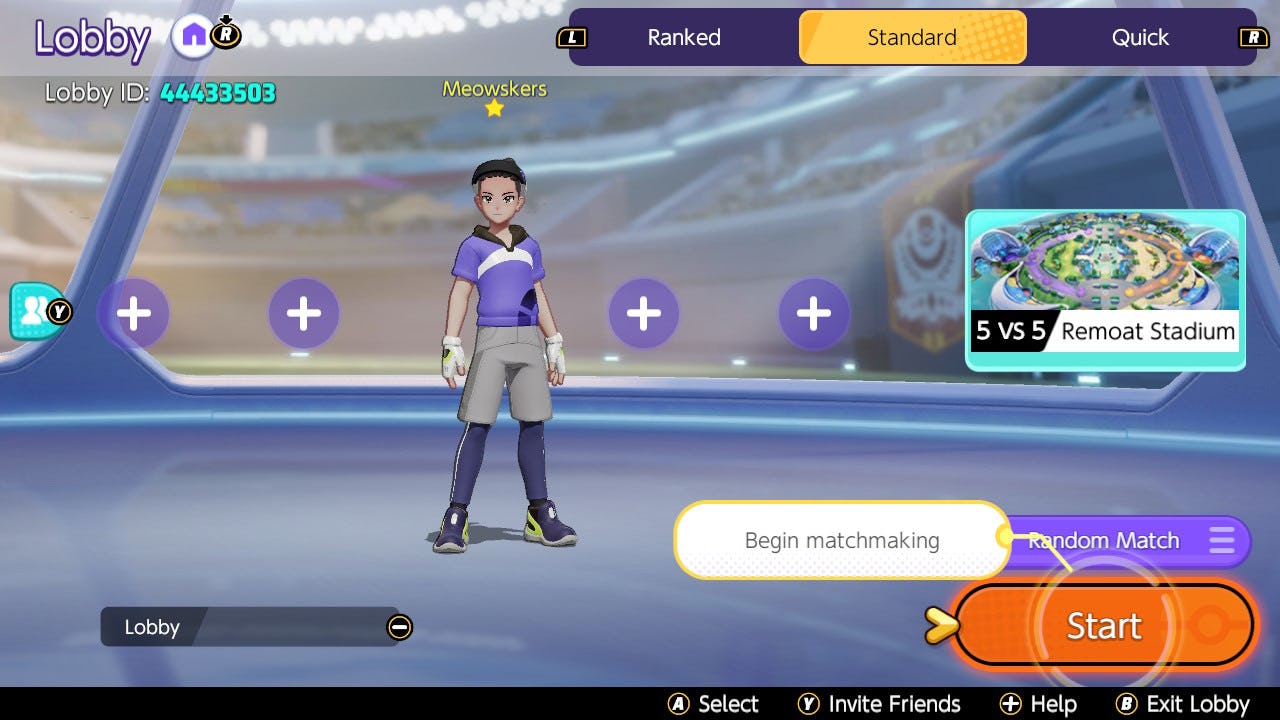Switch to the Ranked tab

click(x=683, y=37)
